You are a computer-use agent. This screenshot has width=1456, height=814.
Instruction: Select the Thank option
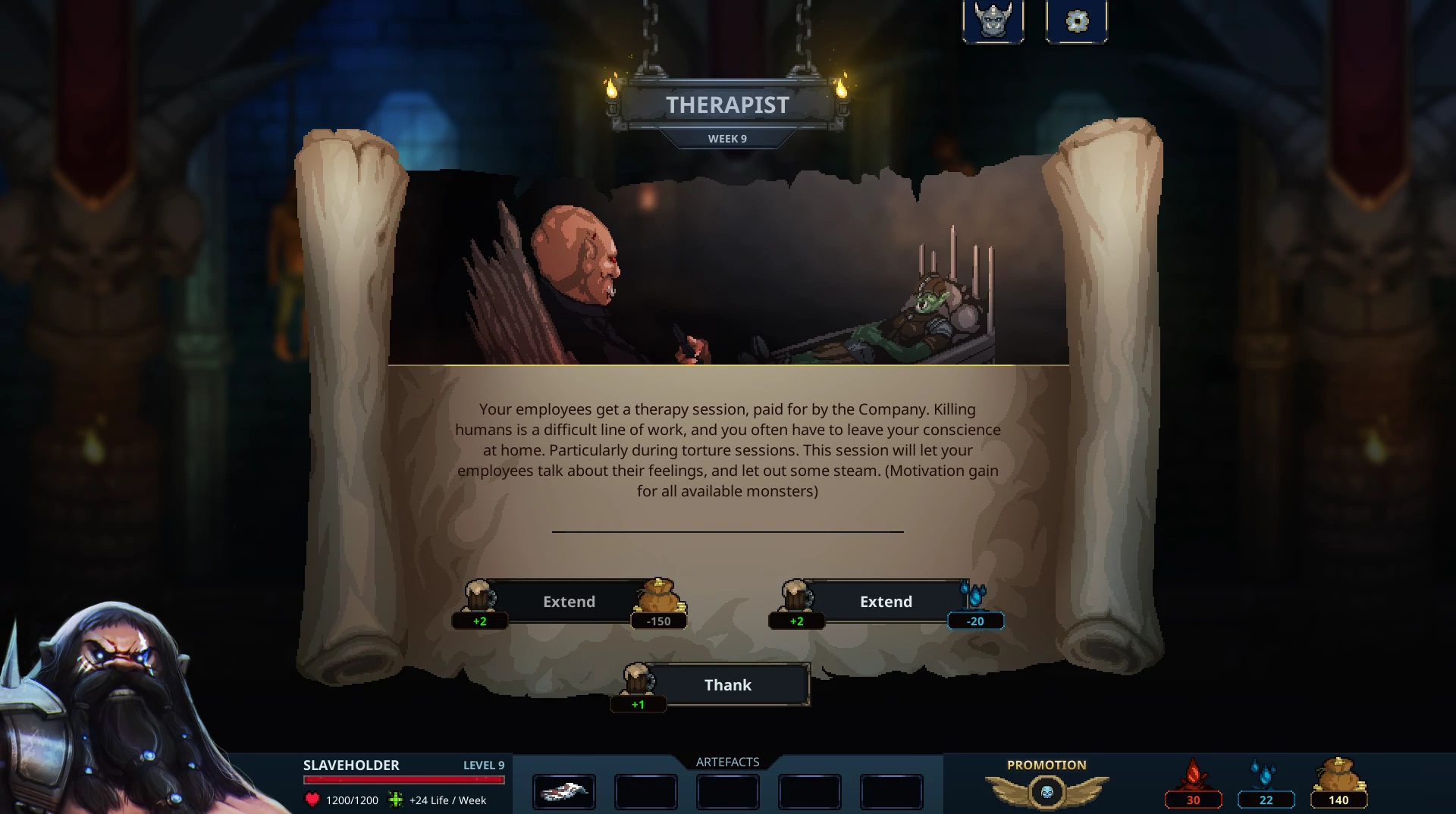coord(727,685)
